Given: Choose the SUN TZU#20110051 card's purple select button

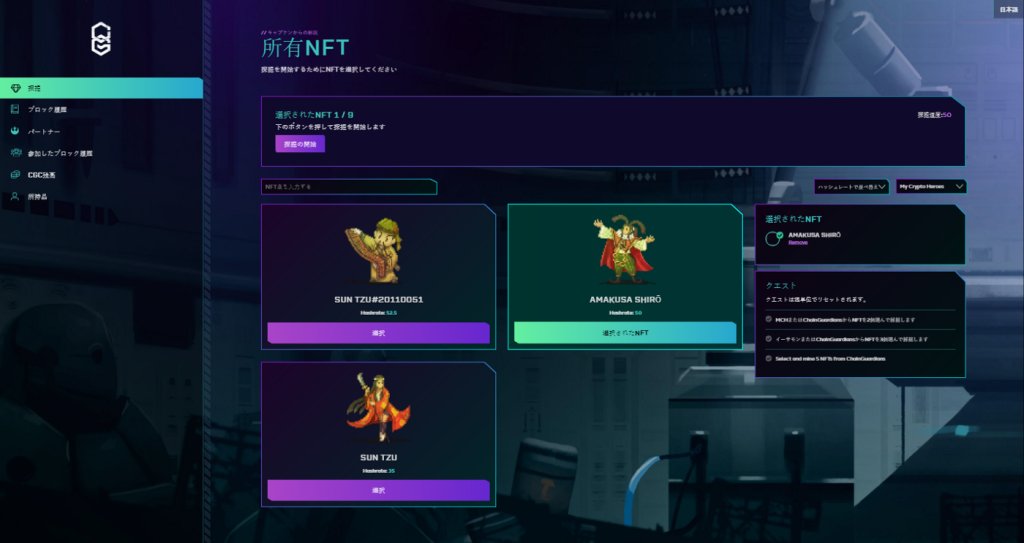Looking at the screenshot, I should (378, 333).
